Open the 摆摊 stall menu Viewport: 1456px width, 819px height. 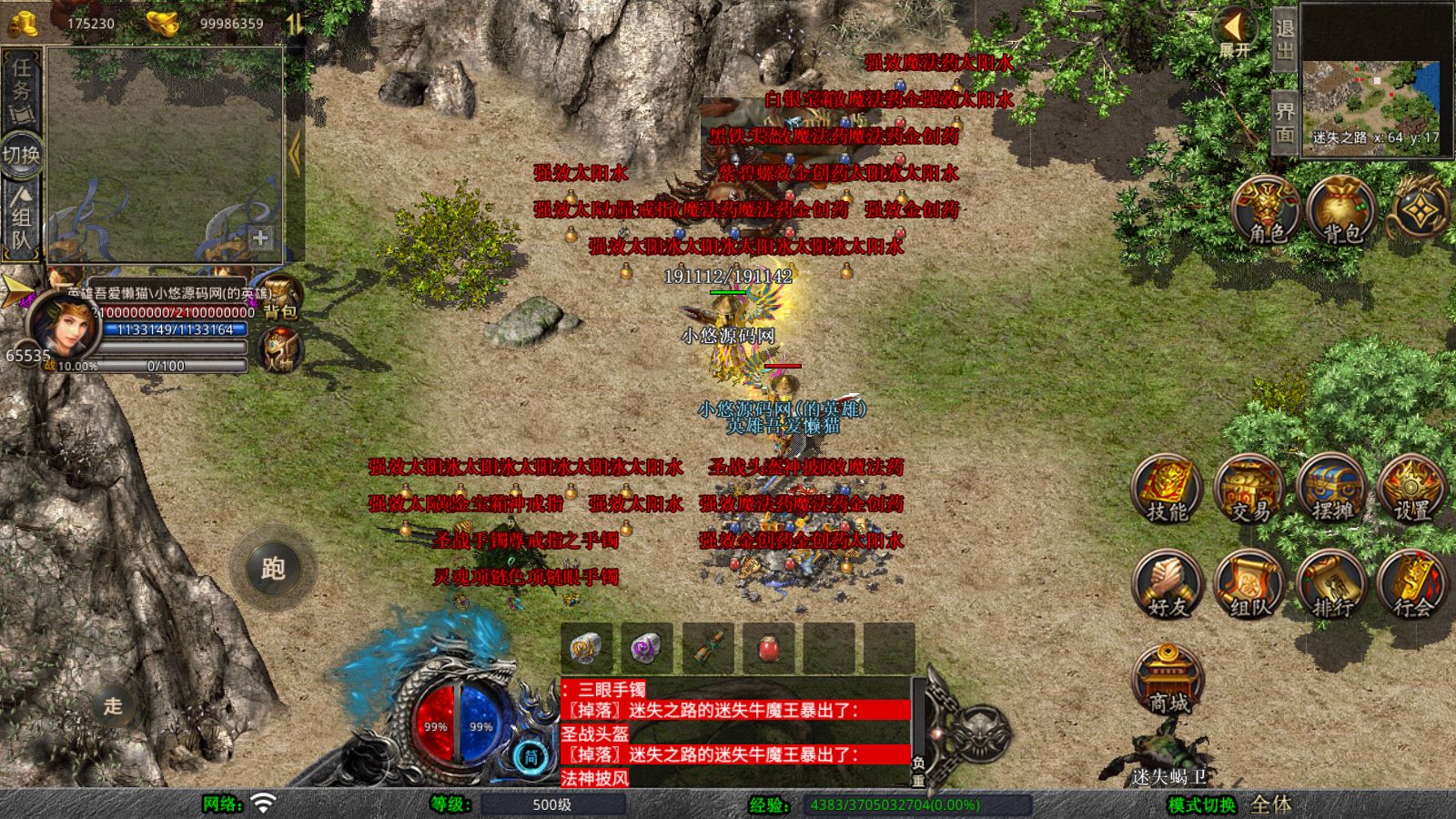click(1332, 489)
